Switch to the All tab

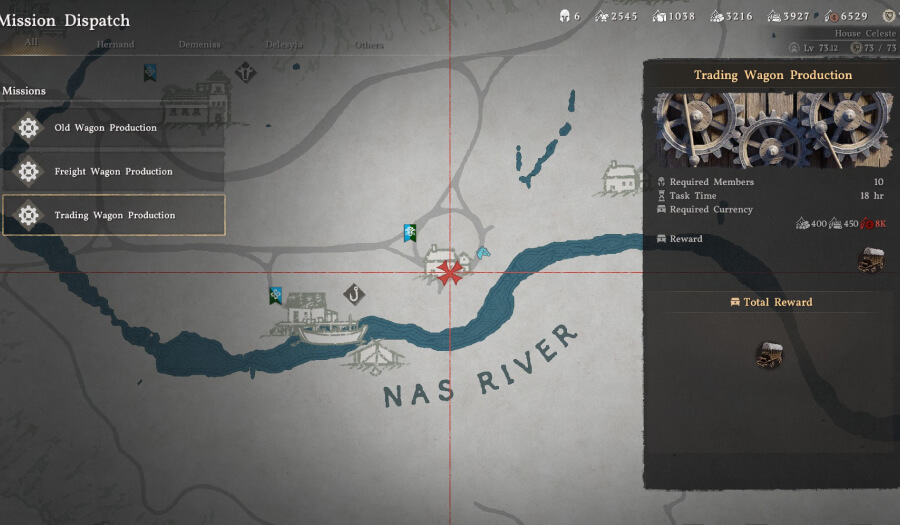coord(33,44)
